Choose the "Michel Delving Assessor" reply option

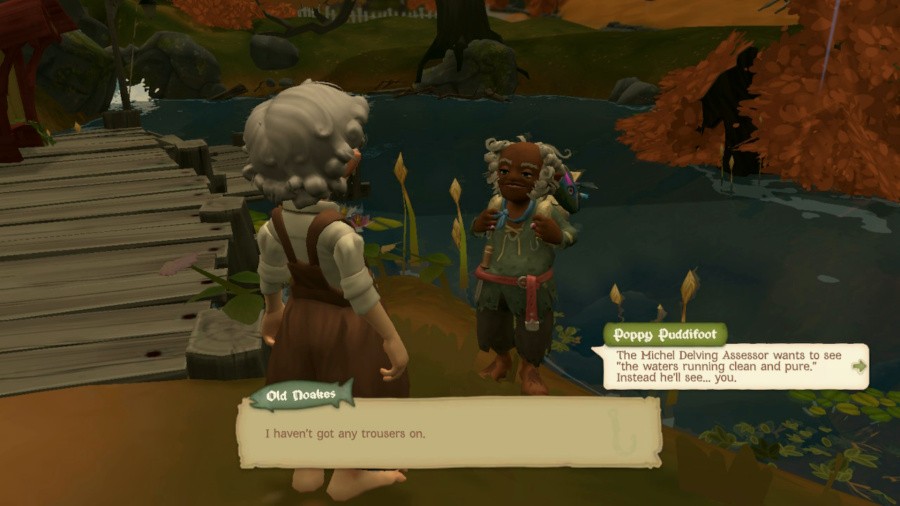pyautogui.click(x=728, y=366)
